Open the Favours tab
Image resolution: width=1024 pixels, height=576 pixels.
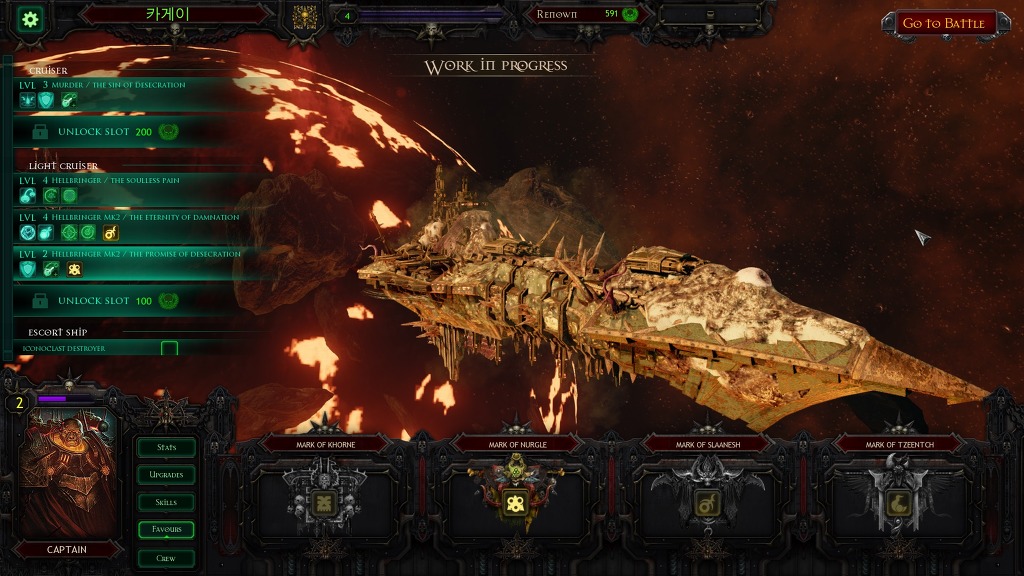[166, 530]
